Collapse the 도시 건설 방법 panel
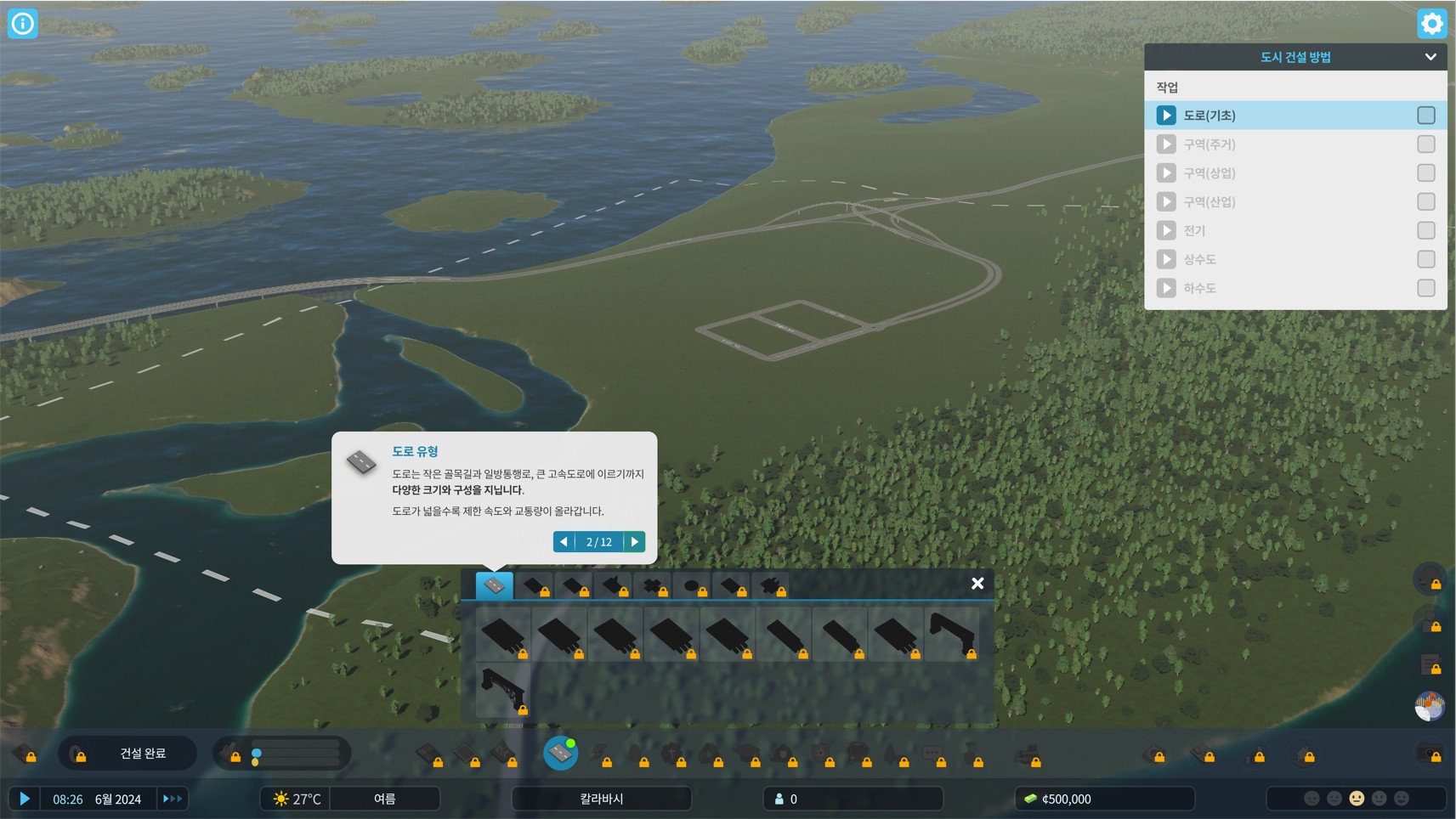 1431,57
